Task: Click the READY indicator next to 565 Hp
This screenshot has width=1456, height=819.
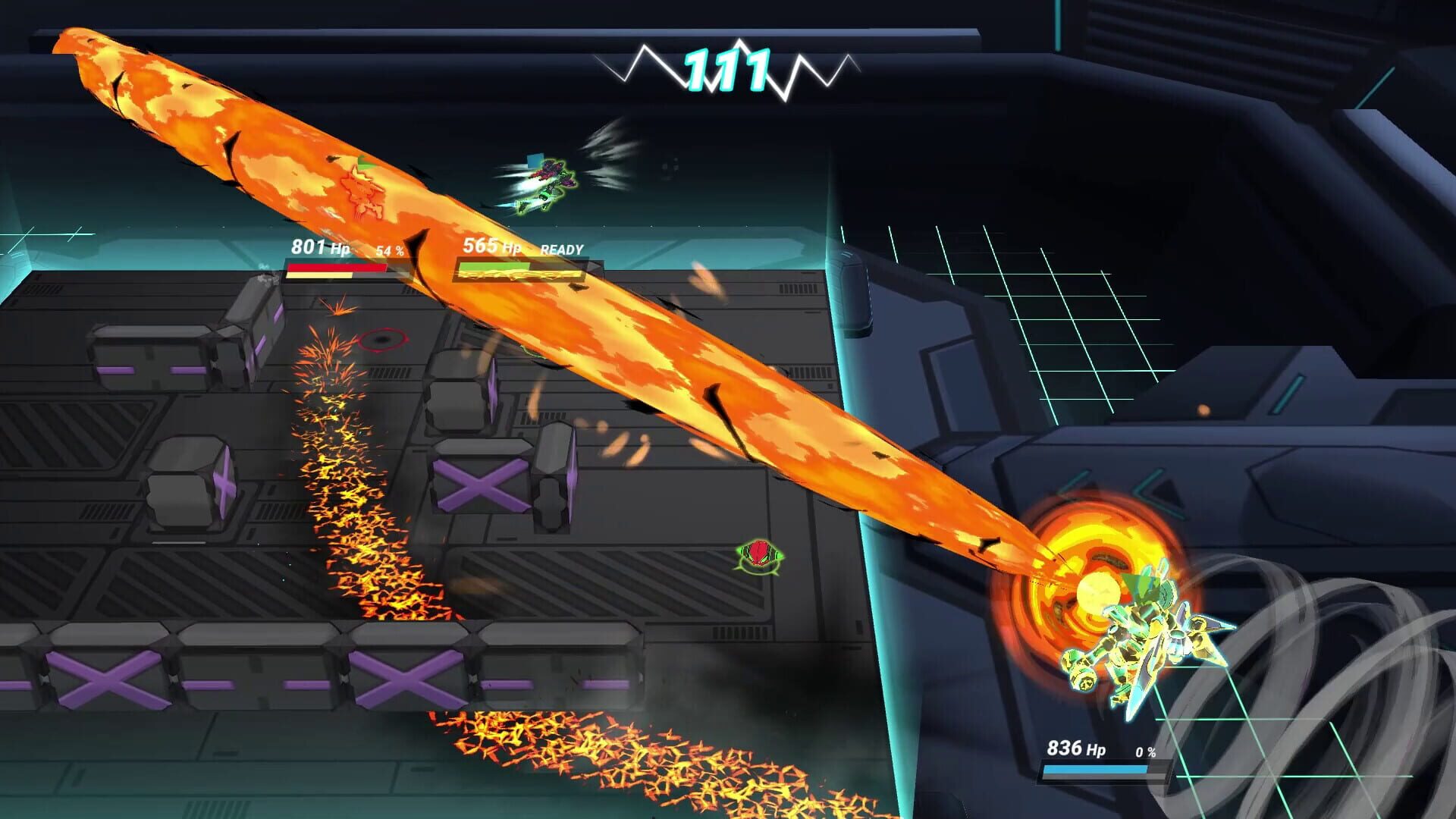Action: click(562, 248)
